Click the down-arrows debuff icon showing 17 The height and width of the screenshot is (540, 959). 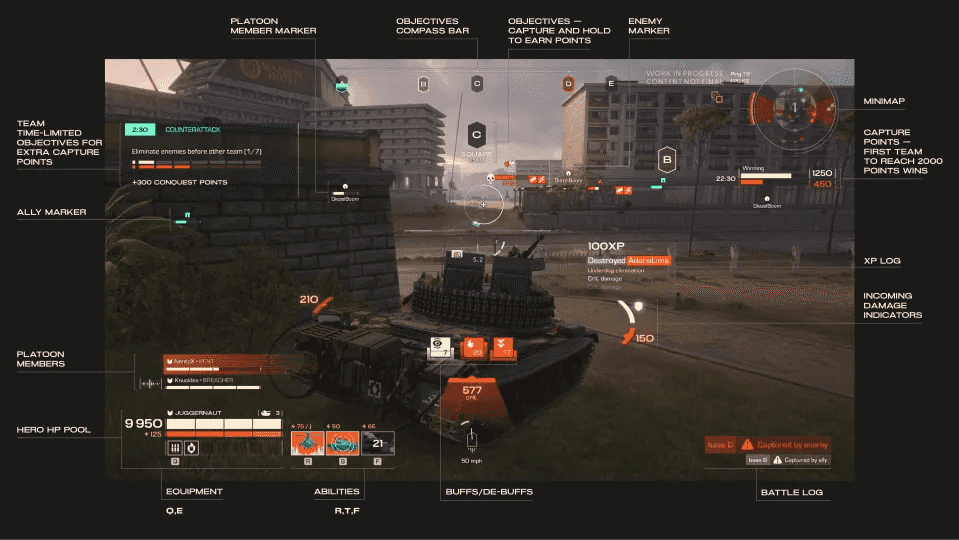tap(505, 347)
